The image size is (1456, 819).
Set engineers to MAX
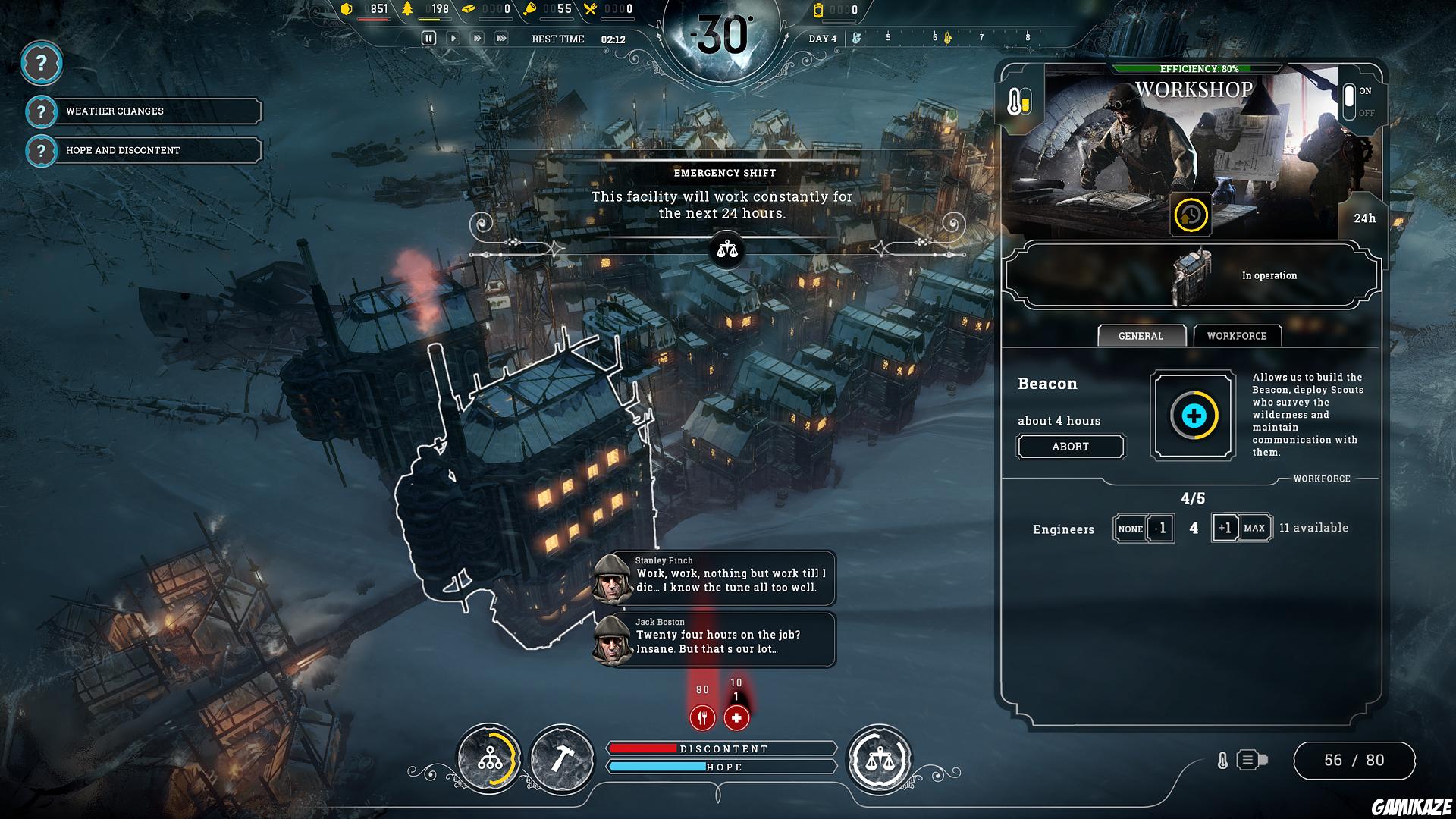(1256, 528)
